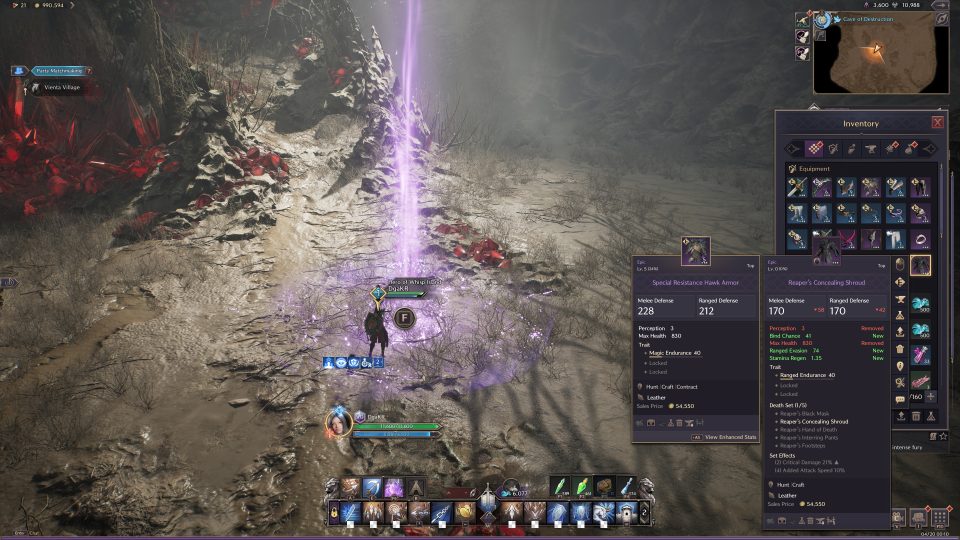
Task: Click the Party Matchmaking button
Action: [x=50, y=71]
